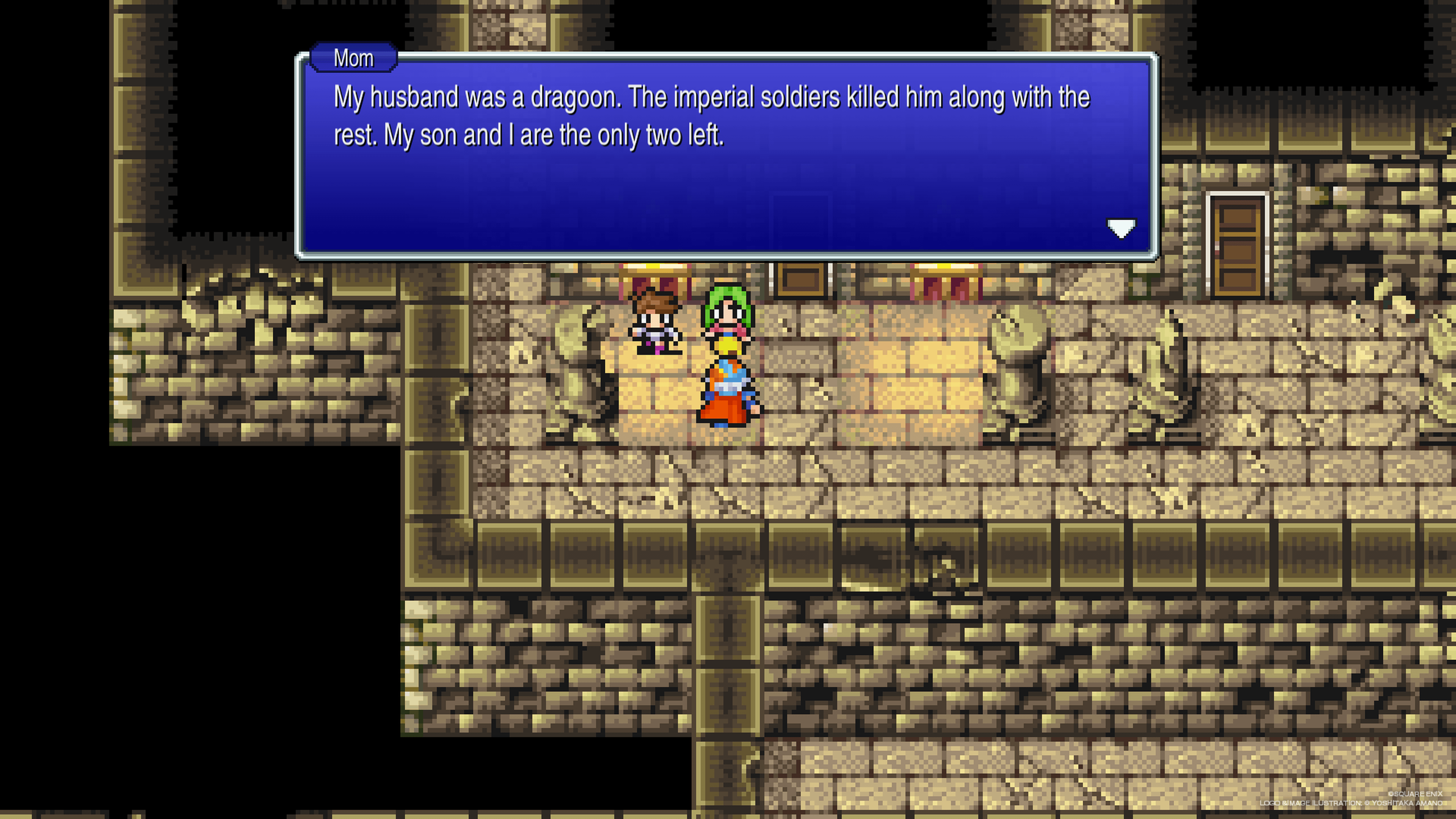
Task: Click the orange-caped hero sprite
Action: click(x=729, y=390)
